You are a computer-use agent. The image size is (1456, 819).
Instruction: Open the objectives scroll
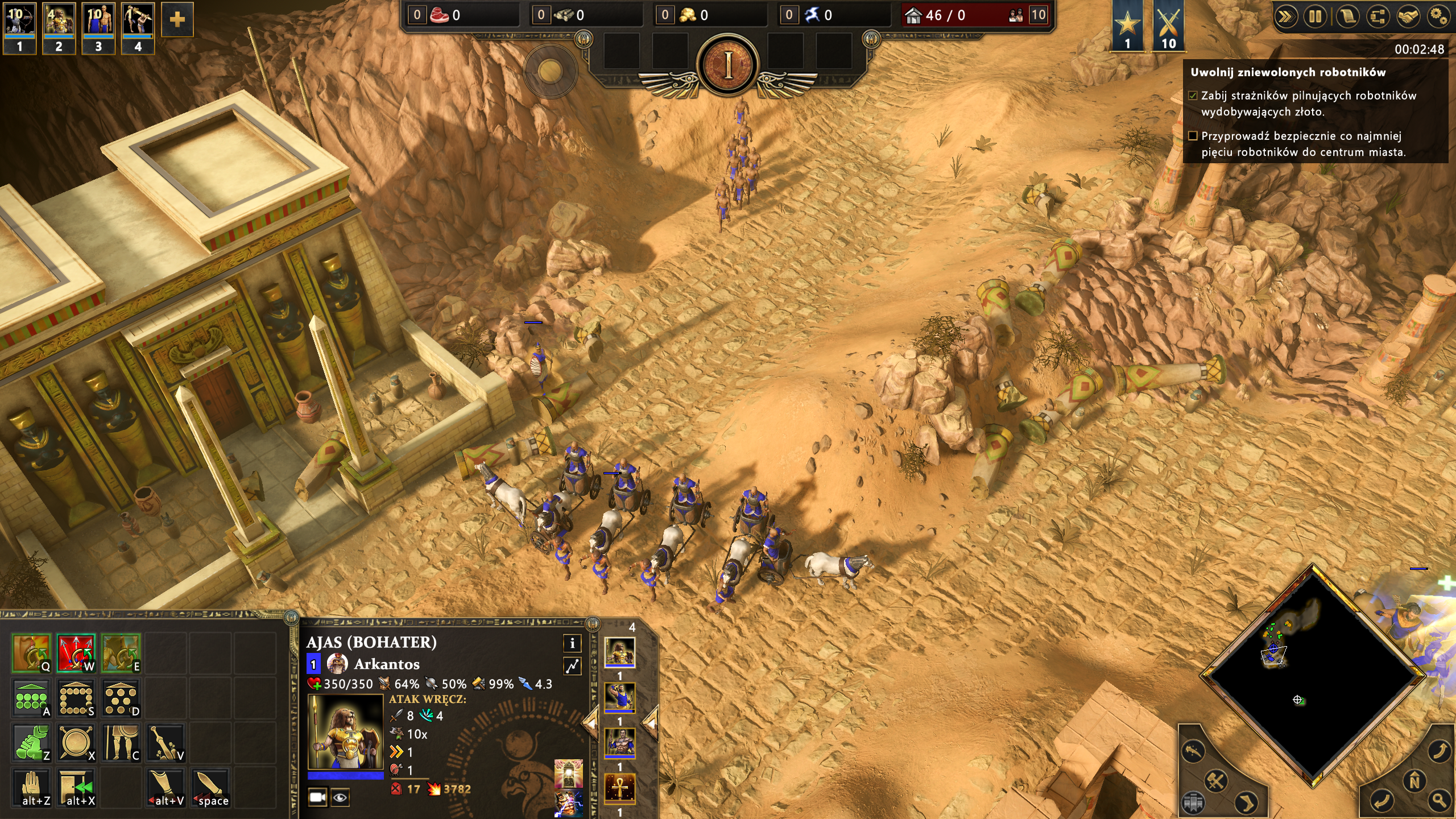pos(1346,16)
